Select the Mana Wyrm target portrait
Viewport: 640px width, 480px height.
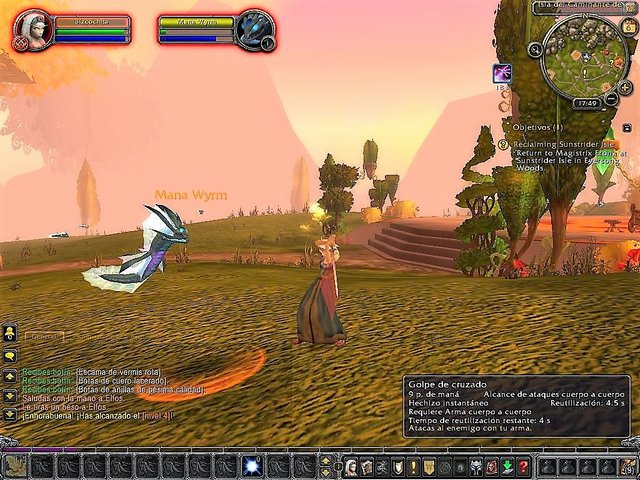(255, 30)
